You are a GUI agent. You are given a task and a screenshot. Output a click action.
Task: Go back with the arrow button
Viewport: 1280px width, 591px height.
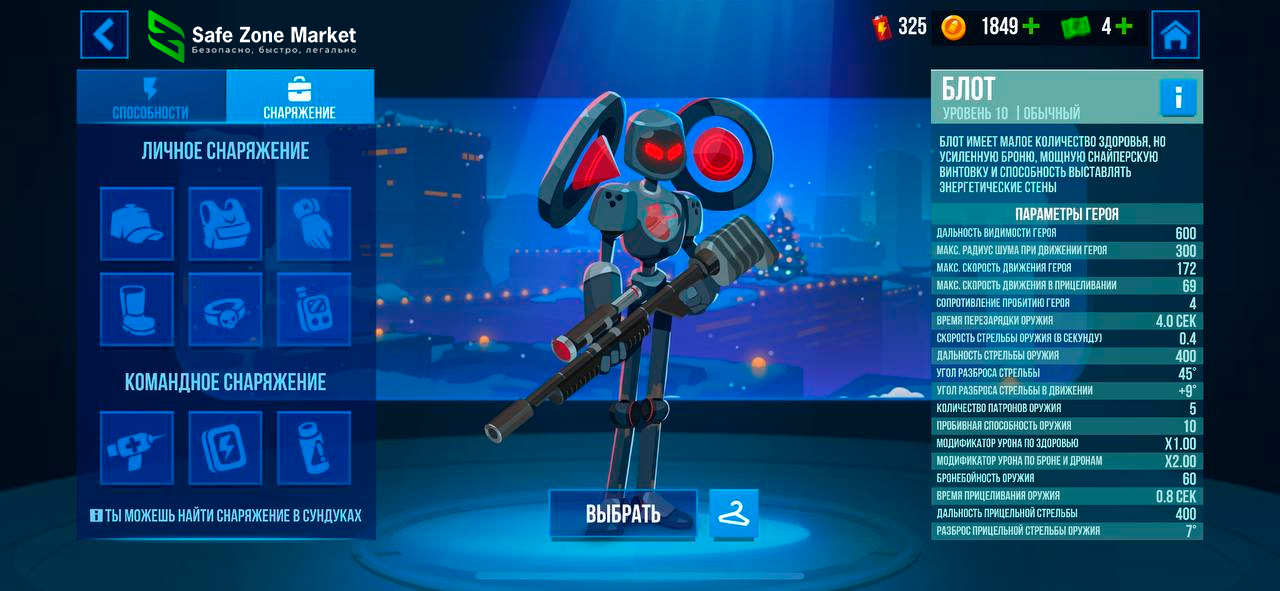pos(105,35)
